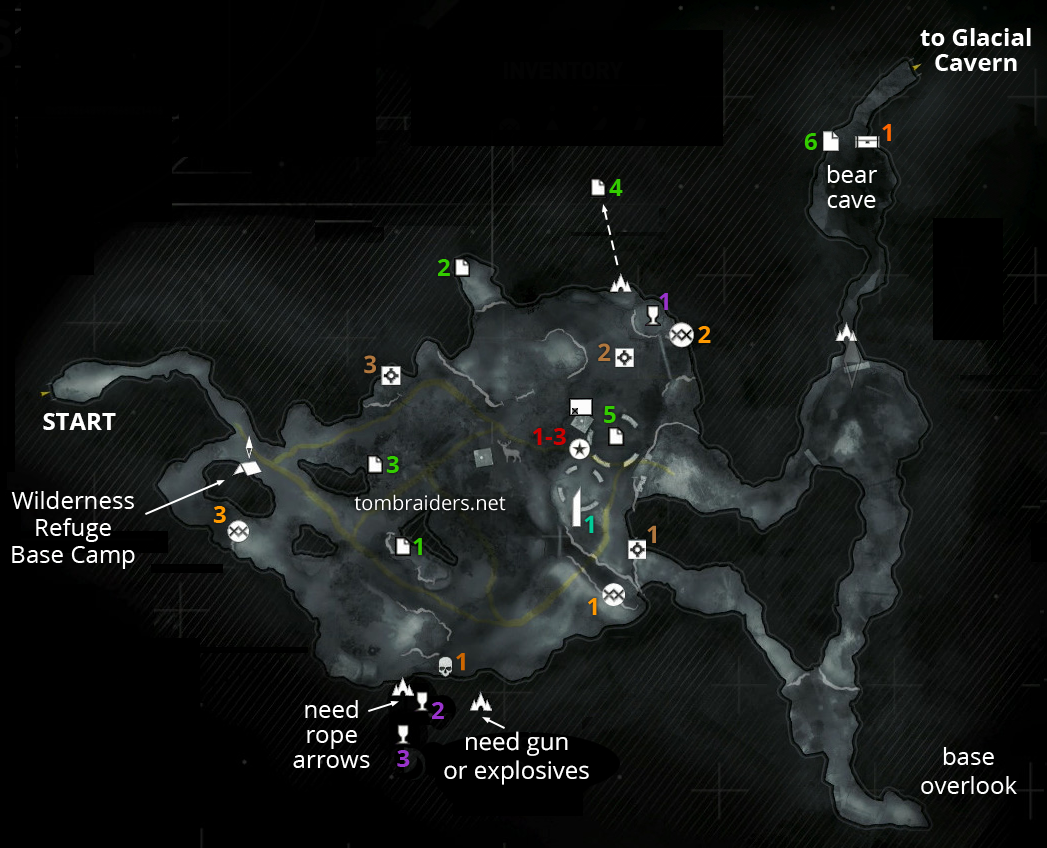Click the document marker labeled green 2
The image size is (1047, 848).
click(462, 267)
